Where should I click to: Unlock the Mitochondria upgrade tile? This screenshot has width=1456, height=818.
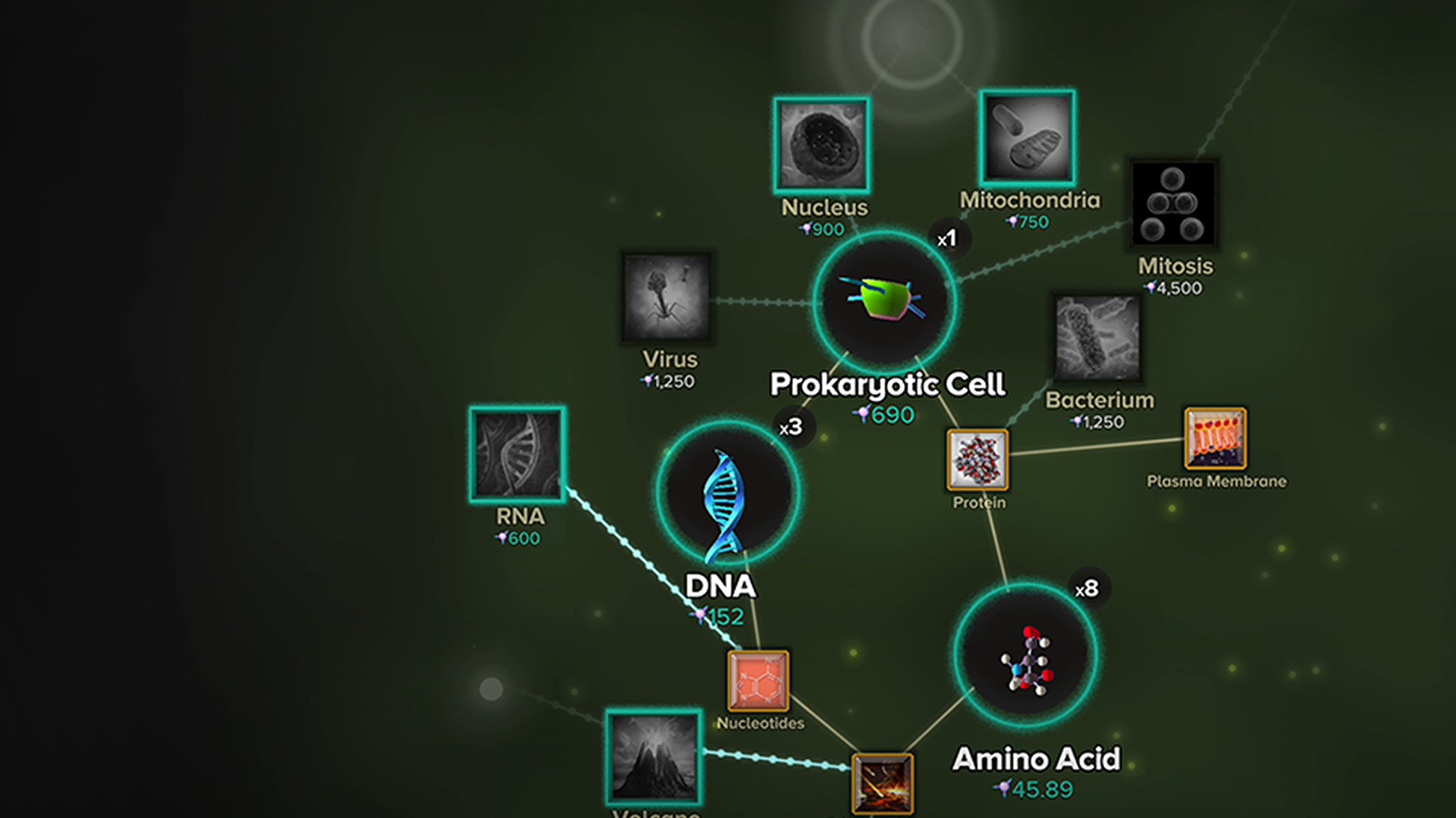pos(1027,138)
